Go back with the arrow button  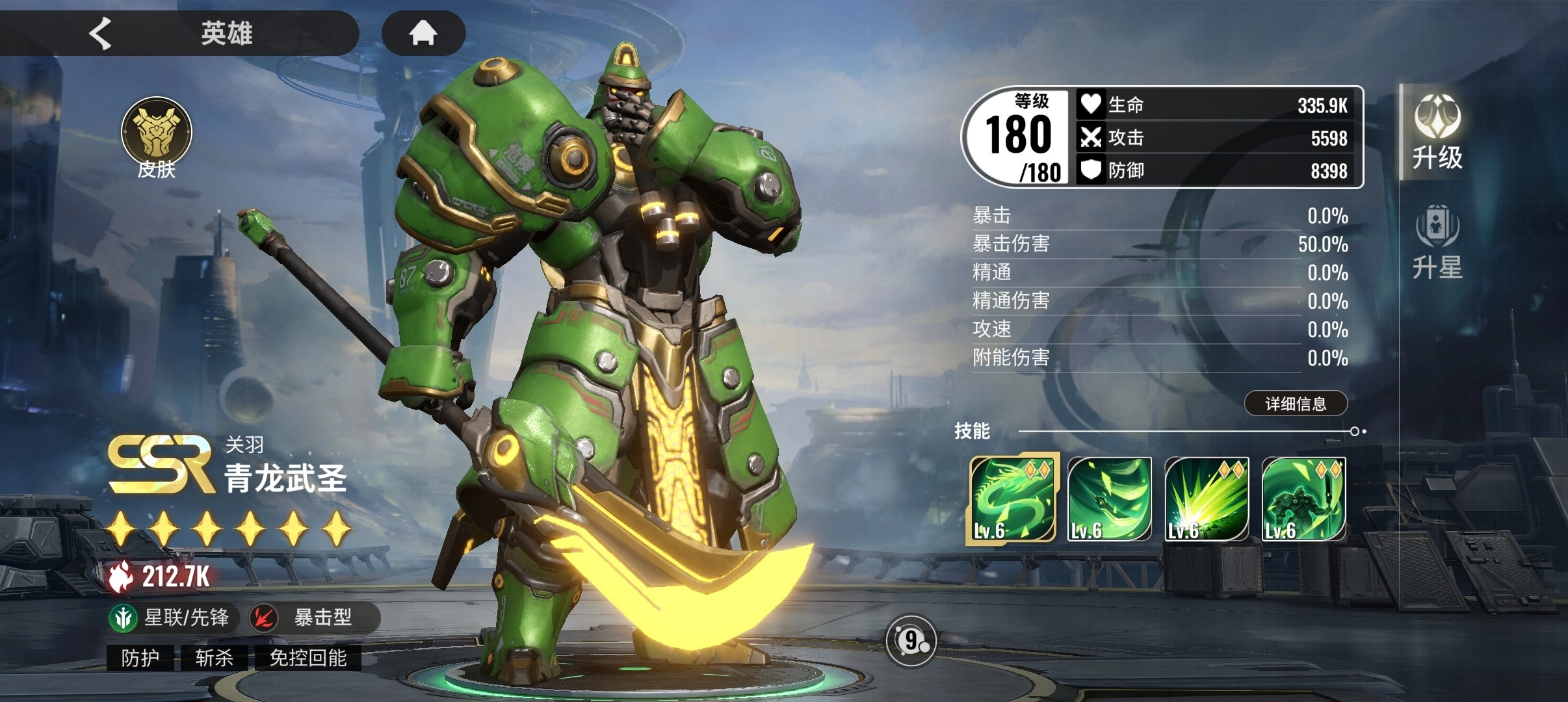(101, 33)
